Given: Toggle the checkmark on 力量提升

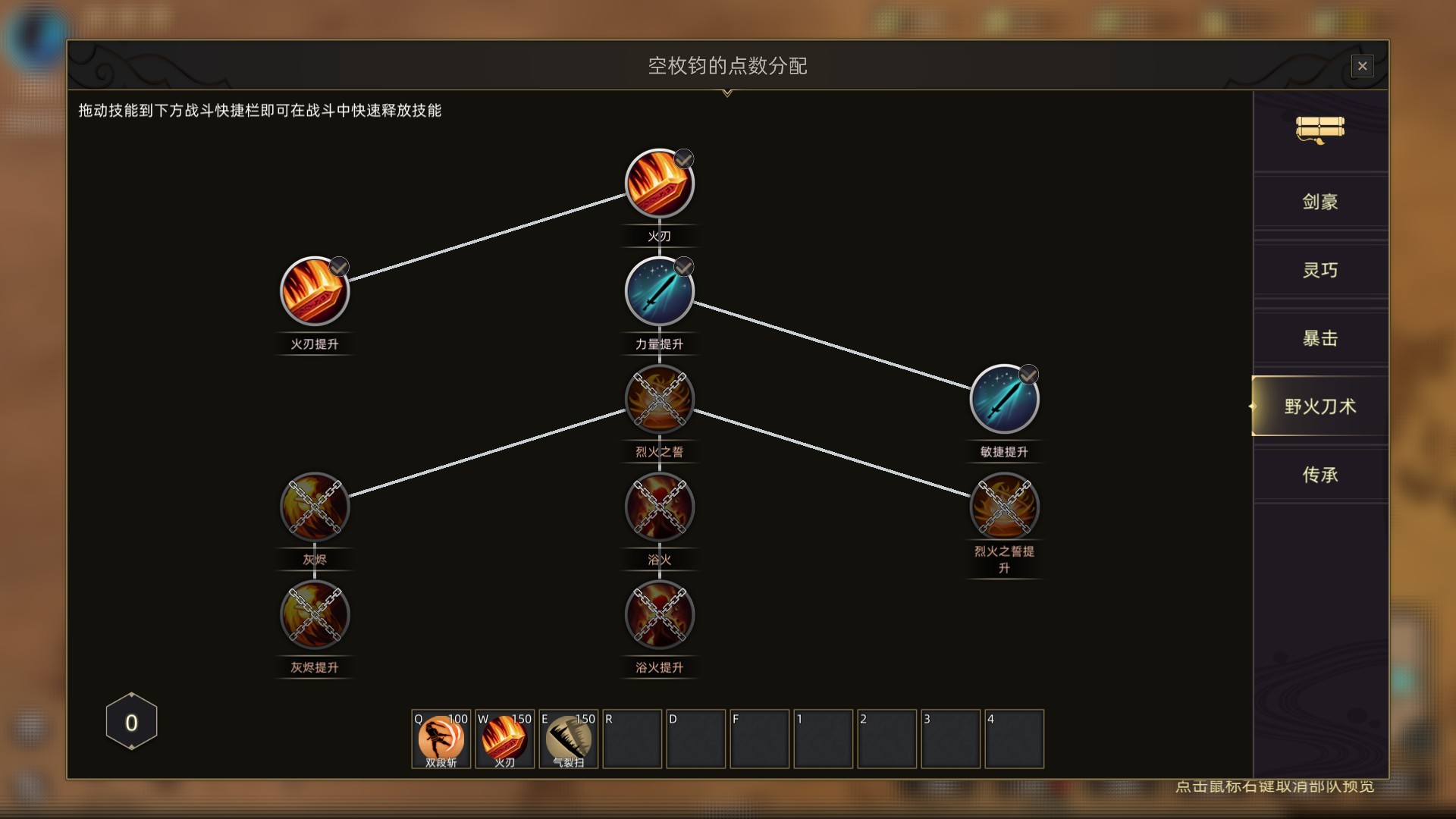Looking at the screenshot, I should coord(683,267).
